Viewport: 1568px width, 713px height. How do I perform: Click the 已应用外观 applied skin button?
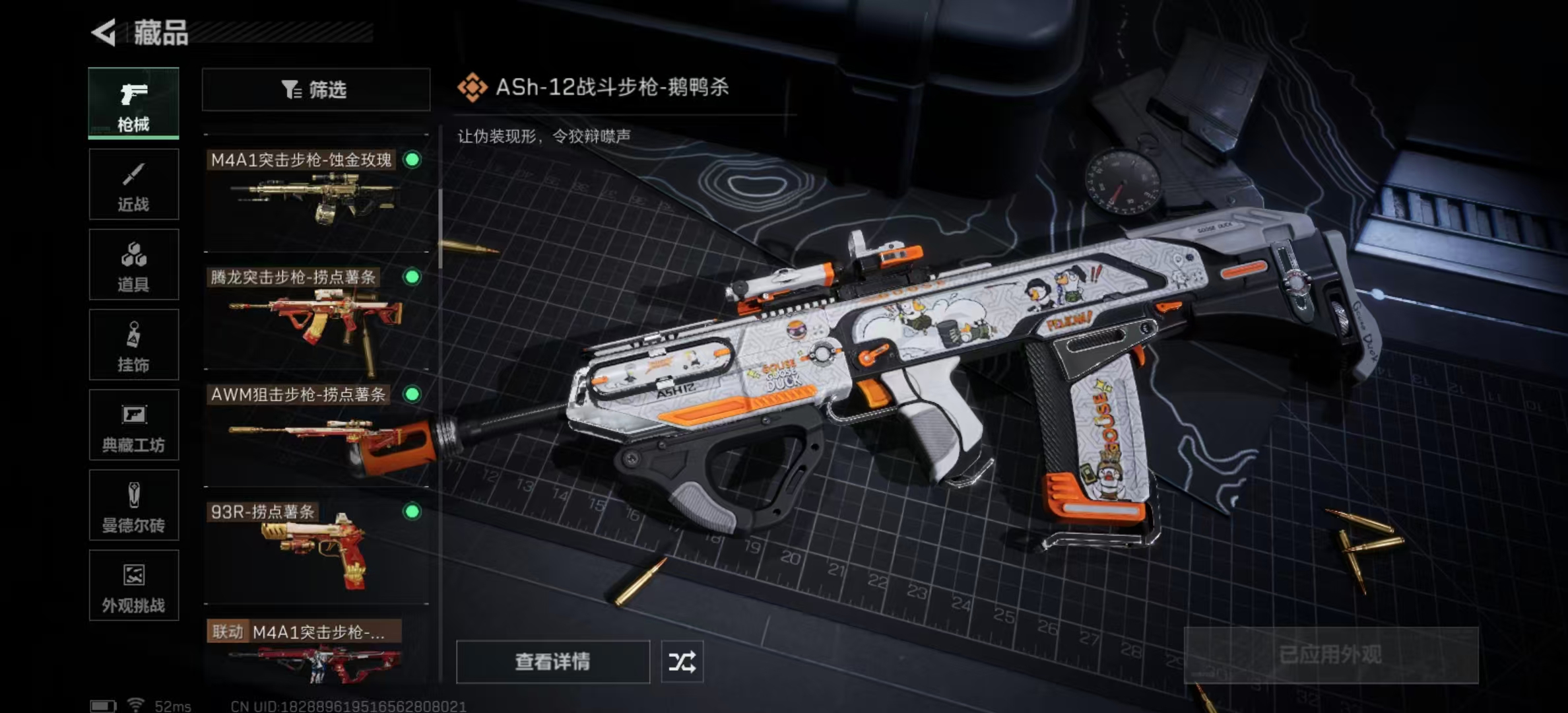pos(1330,655)
